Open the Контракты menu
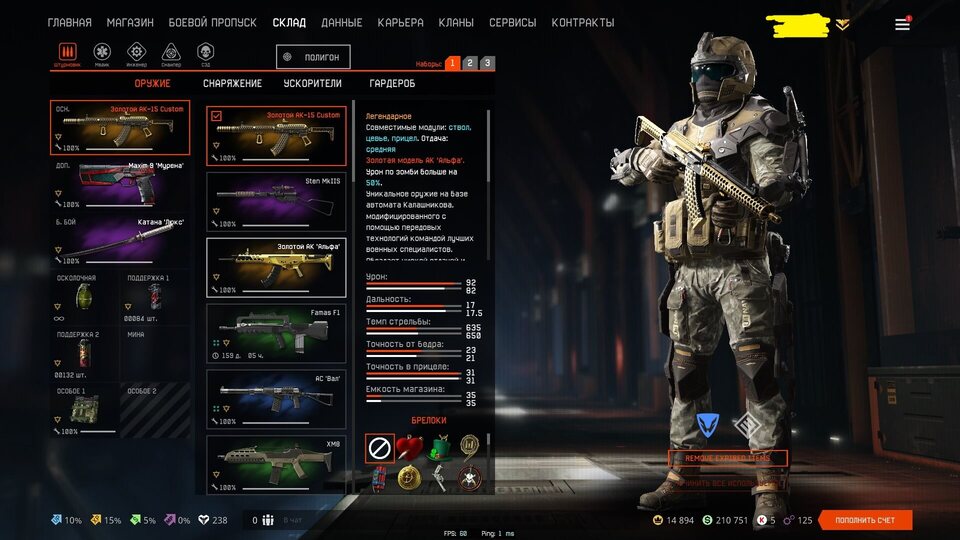960x540 pixels. click(582, 22)
